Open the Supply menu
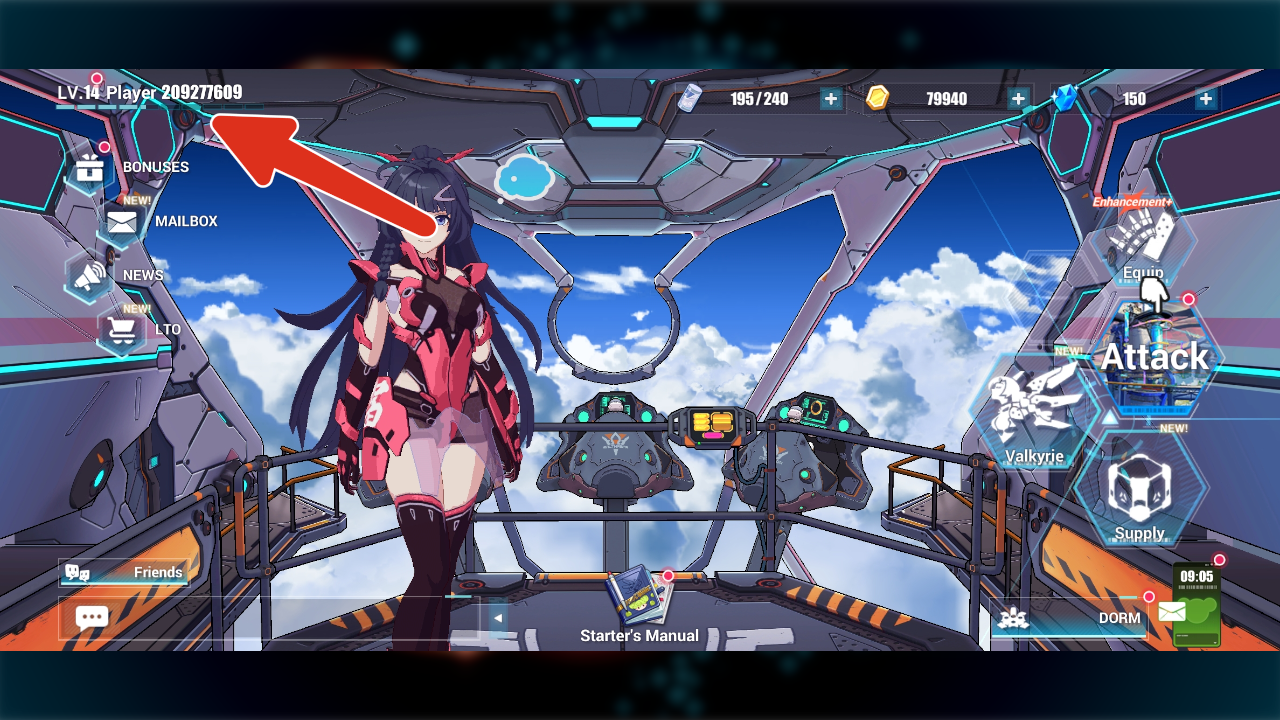The image size is (1280, 720). pyautogui.click(x=1139, y=491)
